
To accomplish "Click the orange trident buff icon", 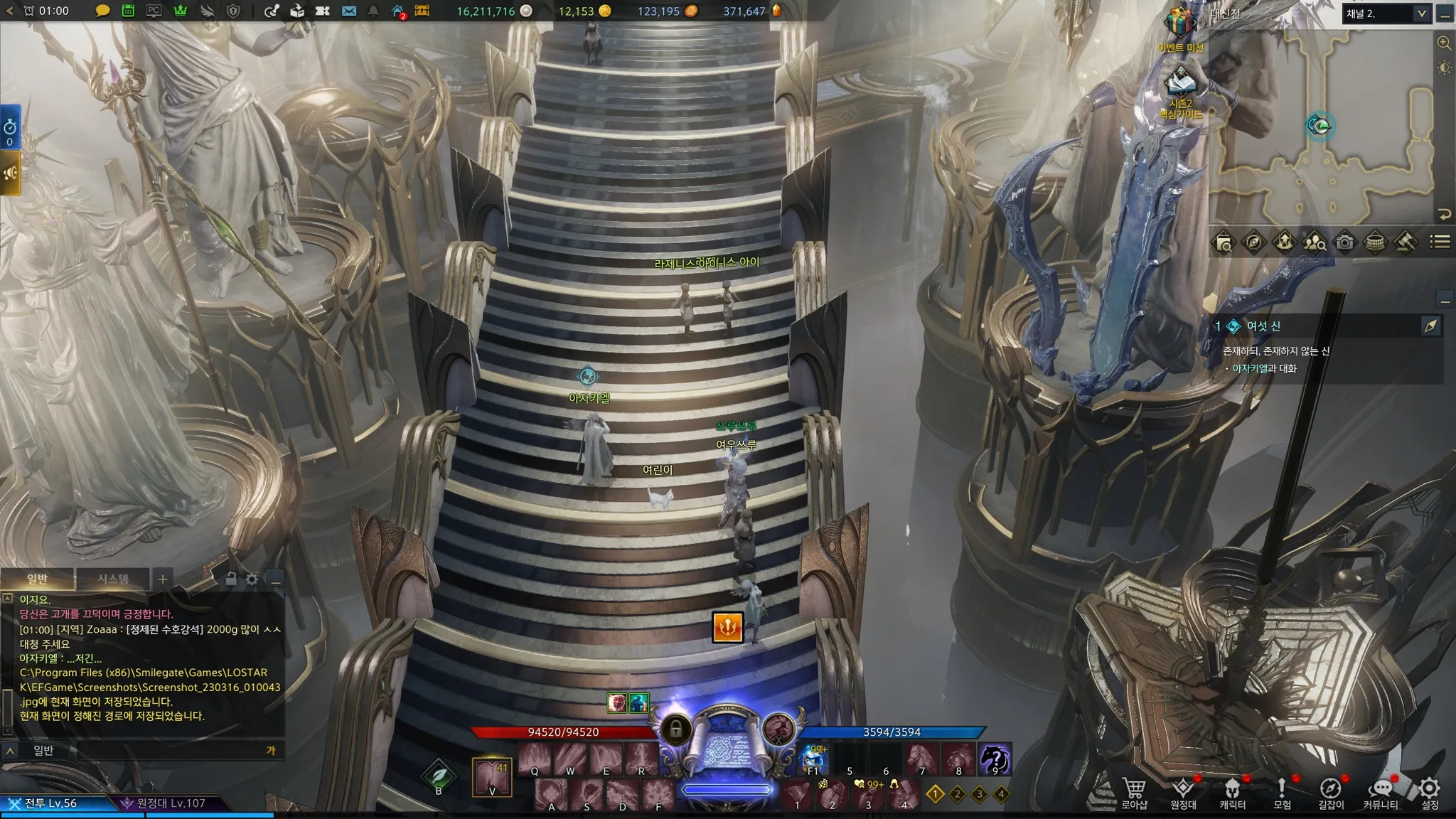I will pos(727,627).
